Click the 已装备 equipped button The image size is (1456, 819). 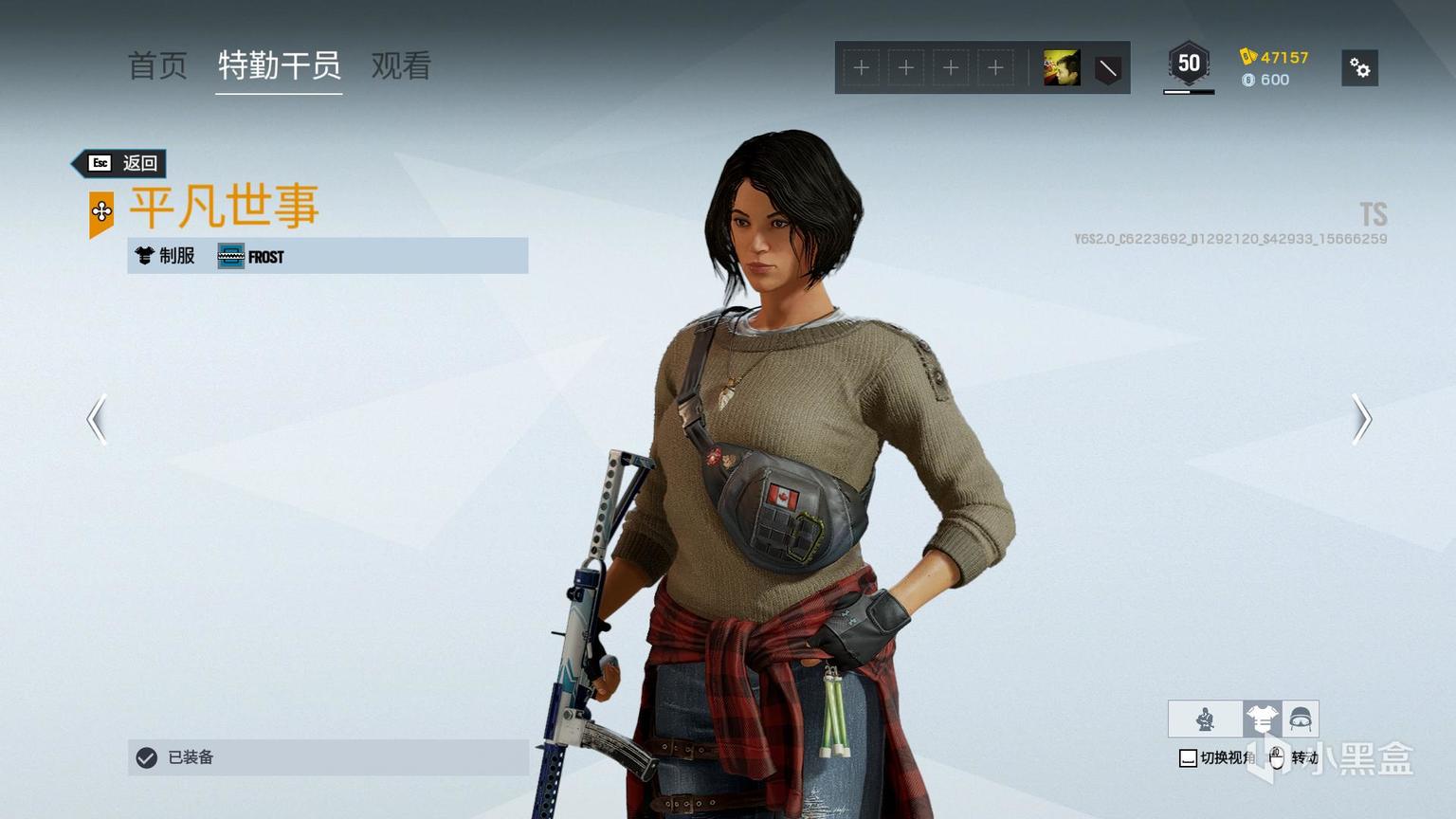pyautogui.click(x=328, y=757)
